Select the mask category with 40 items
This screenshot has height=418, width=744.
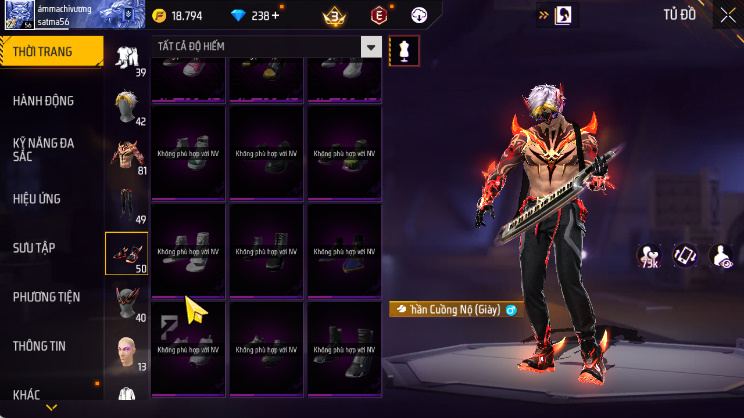(x=127, y=302)
